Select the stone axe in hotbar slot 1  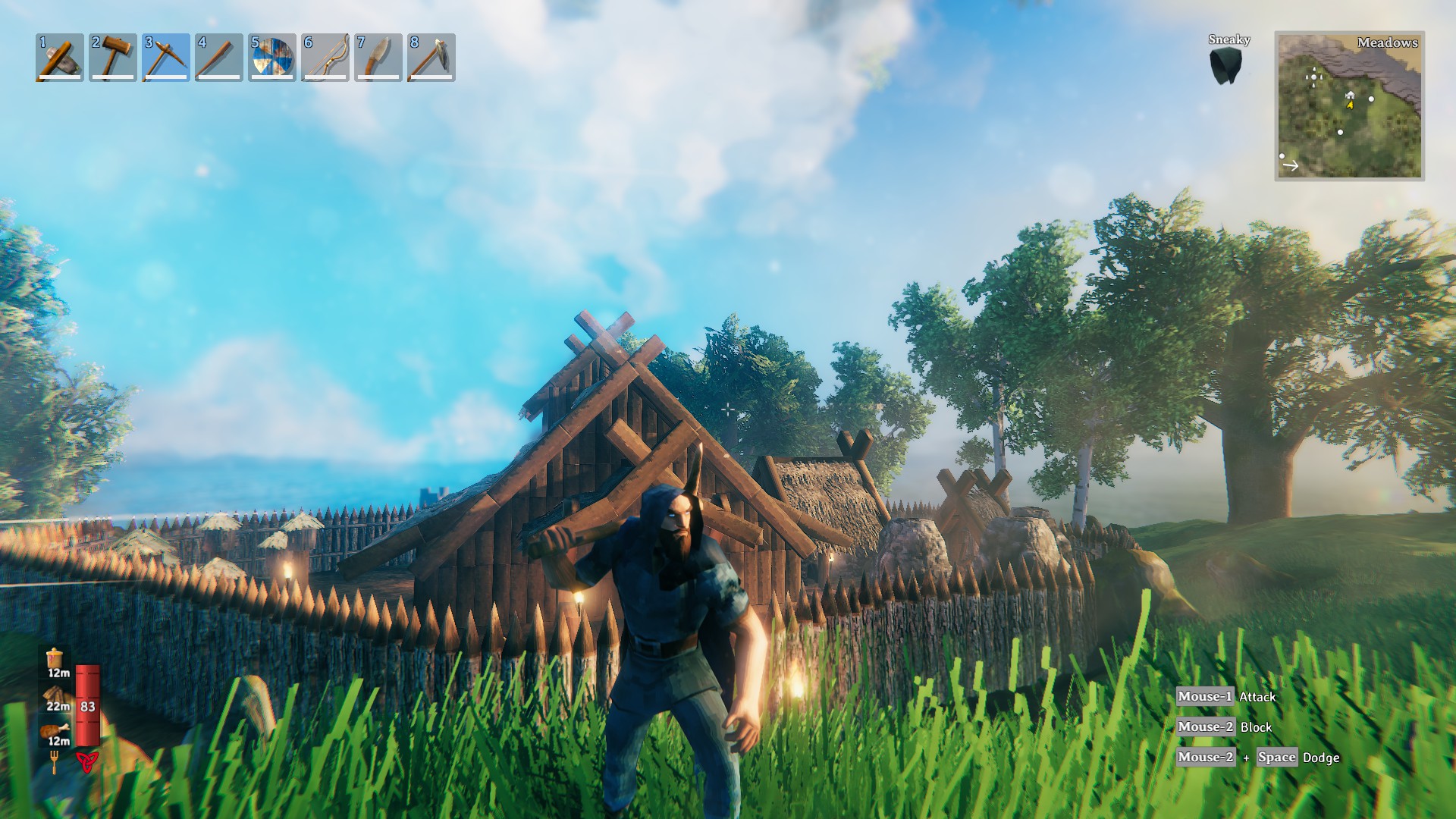(x=58, y=58)
